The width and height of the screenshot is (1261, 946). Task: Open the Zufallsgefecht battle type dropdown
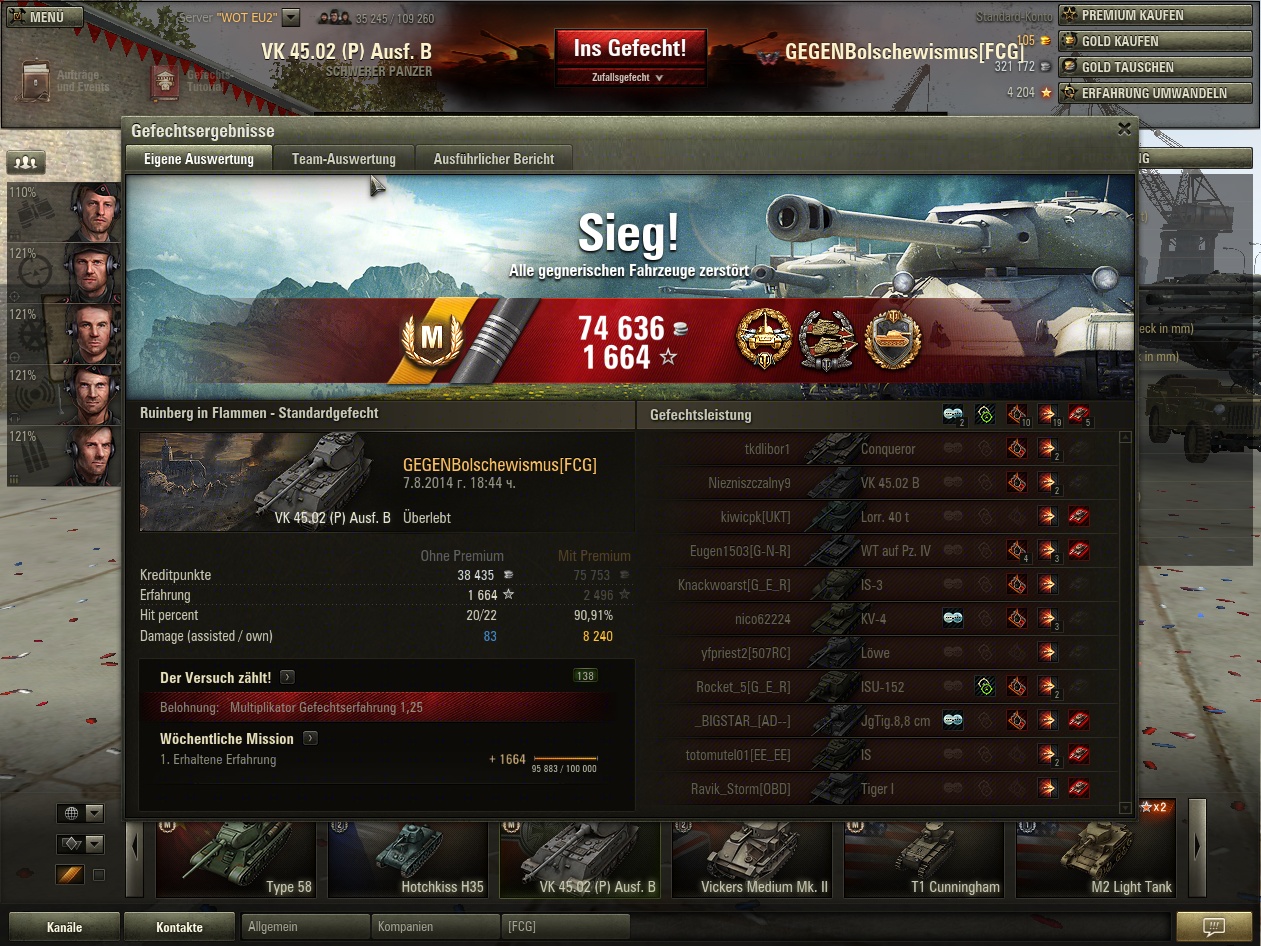[630, 77]
